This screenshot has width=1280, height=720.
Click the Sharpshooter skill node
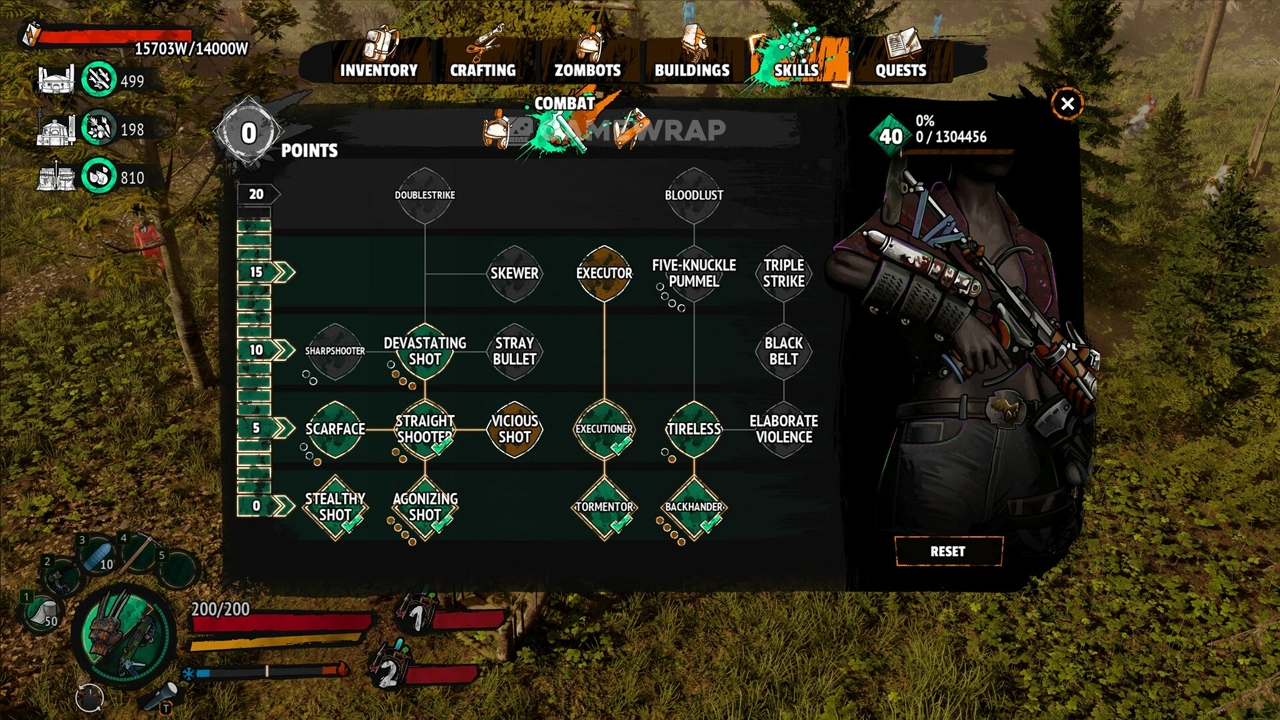click(335, 351)
